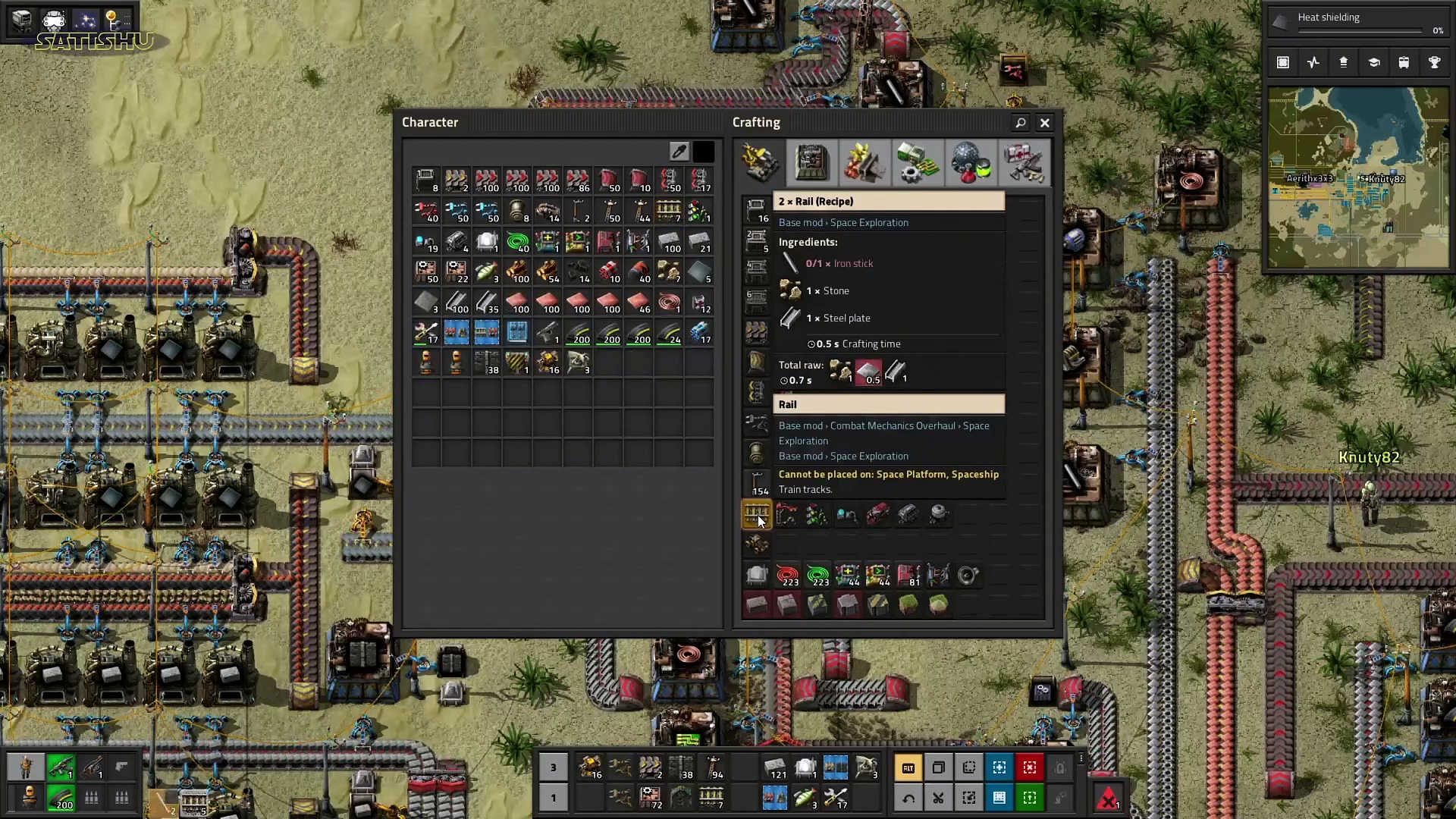Craft the Rail recipe
The image size is (1456, 819).
click(756, 516)
